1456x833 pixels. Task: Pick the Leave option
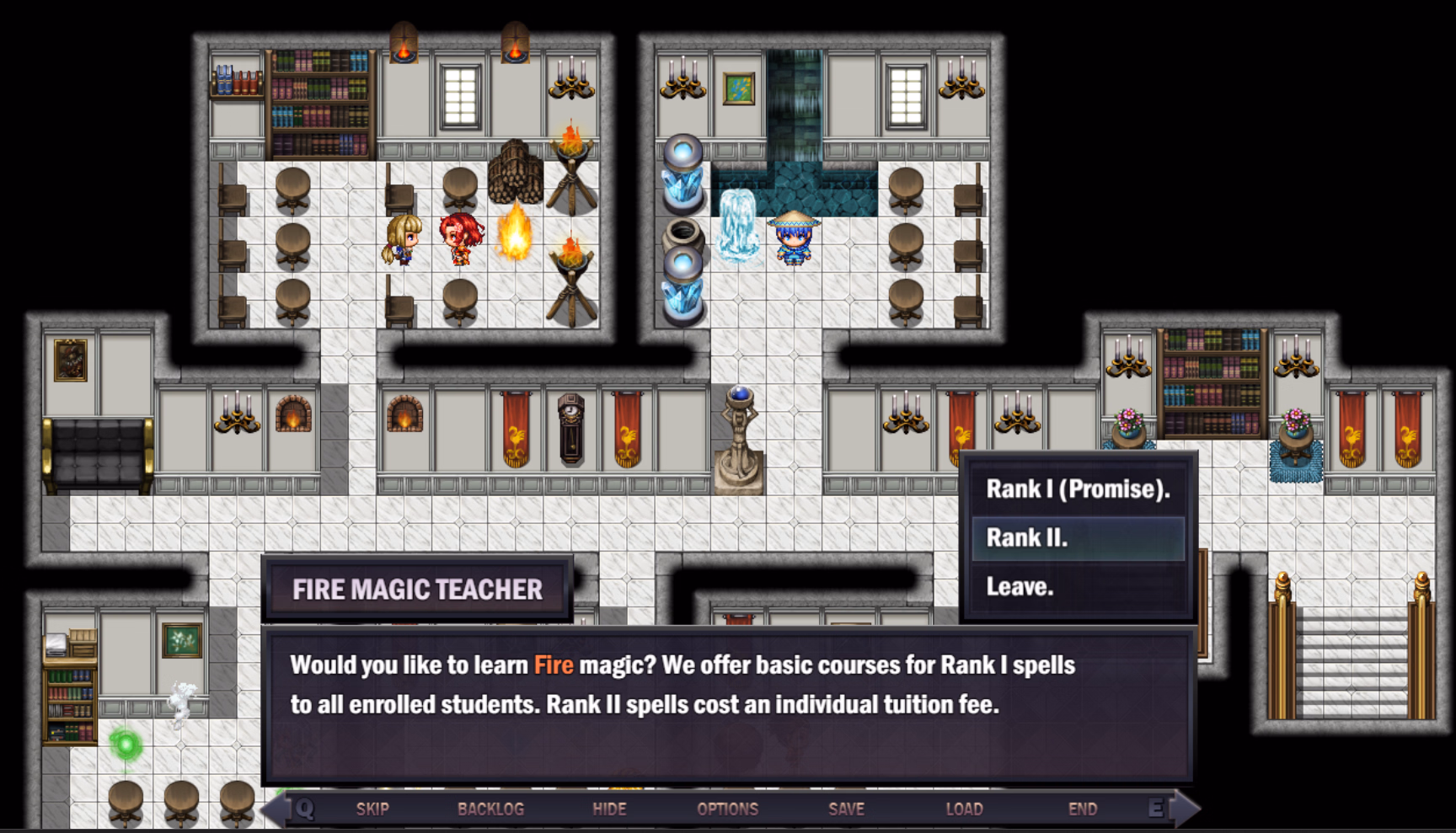point(1078,587)
